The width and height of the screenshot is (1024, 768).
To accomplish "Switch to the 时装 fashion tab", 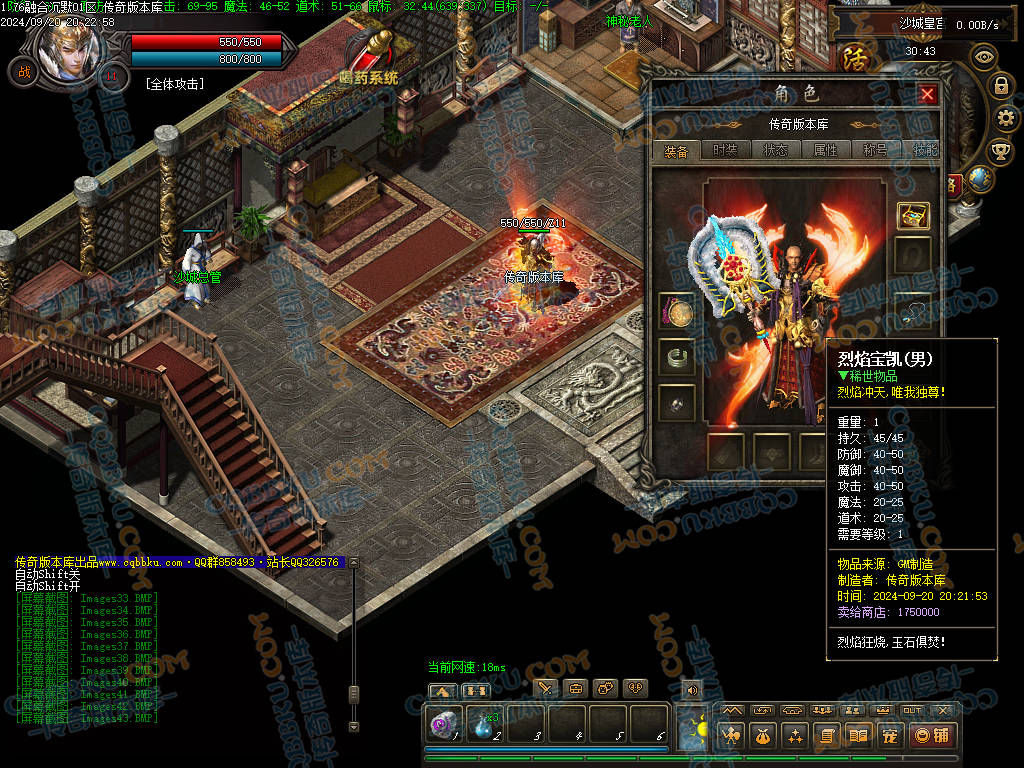I will click(x=725, y=150).
